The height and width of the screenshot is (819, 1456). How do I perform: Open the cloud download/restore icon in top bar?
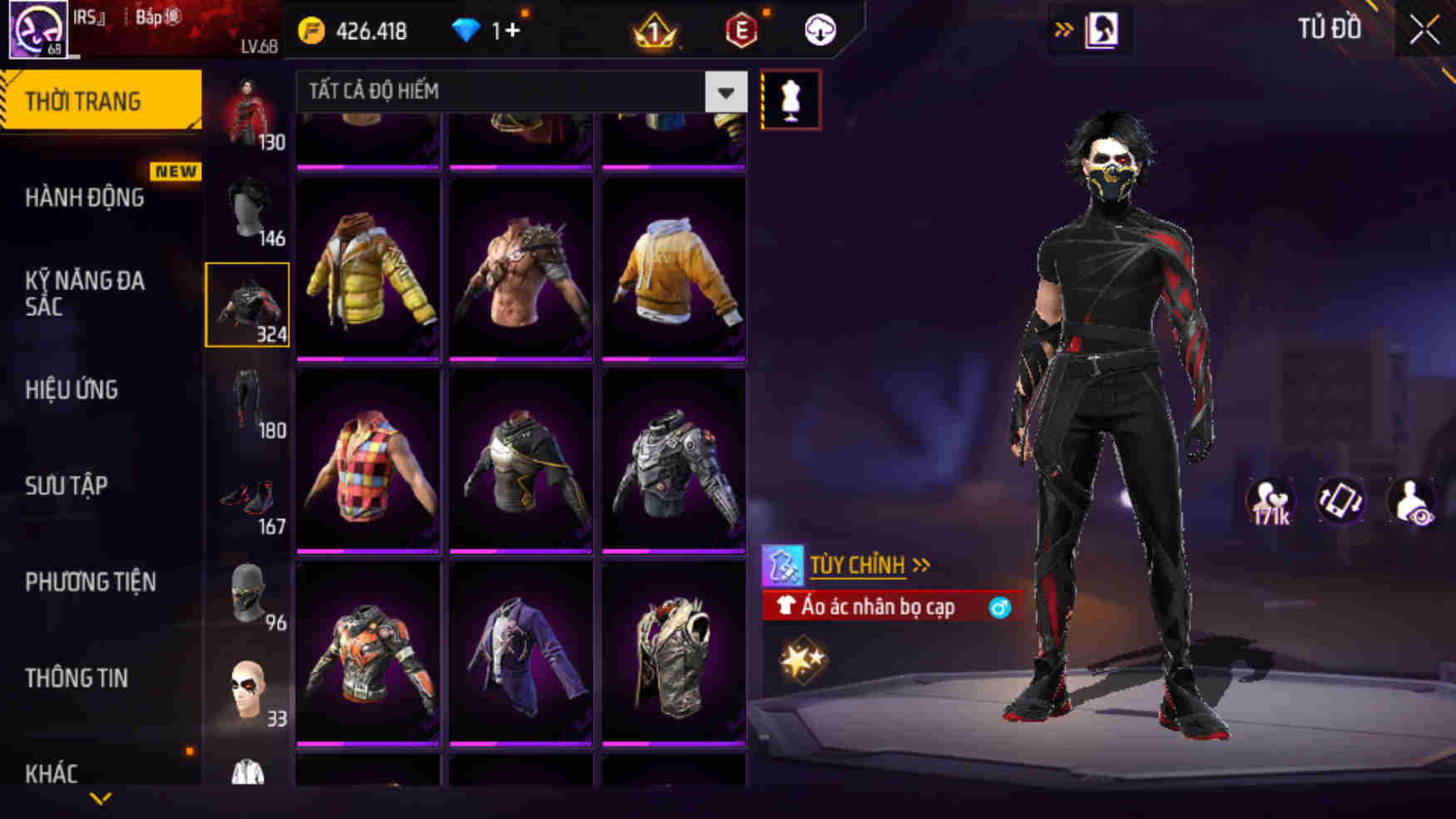click(818, 30)
